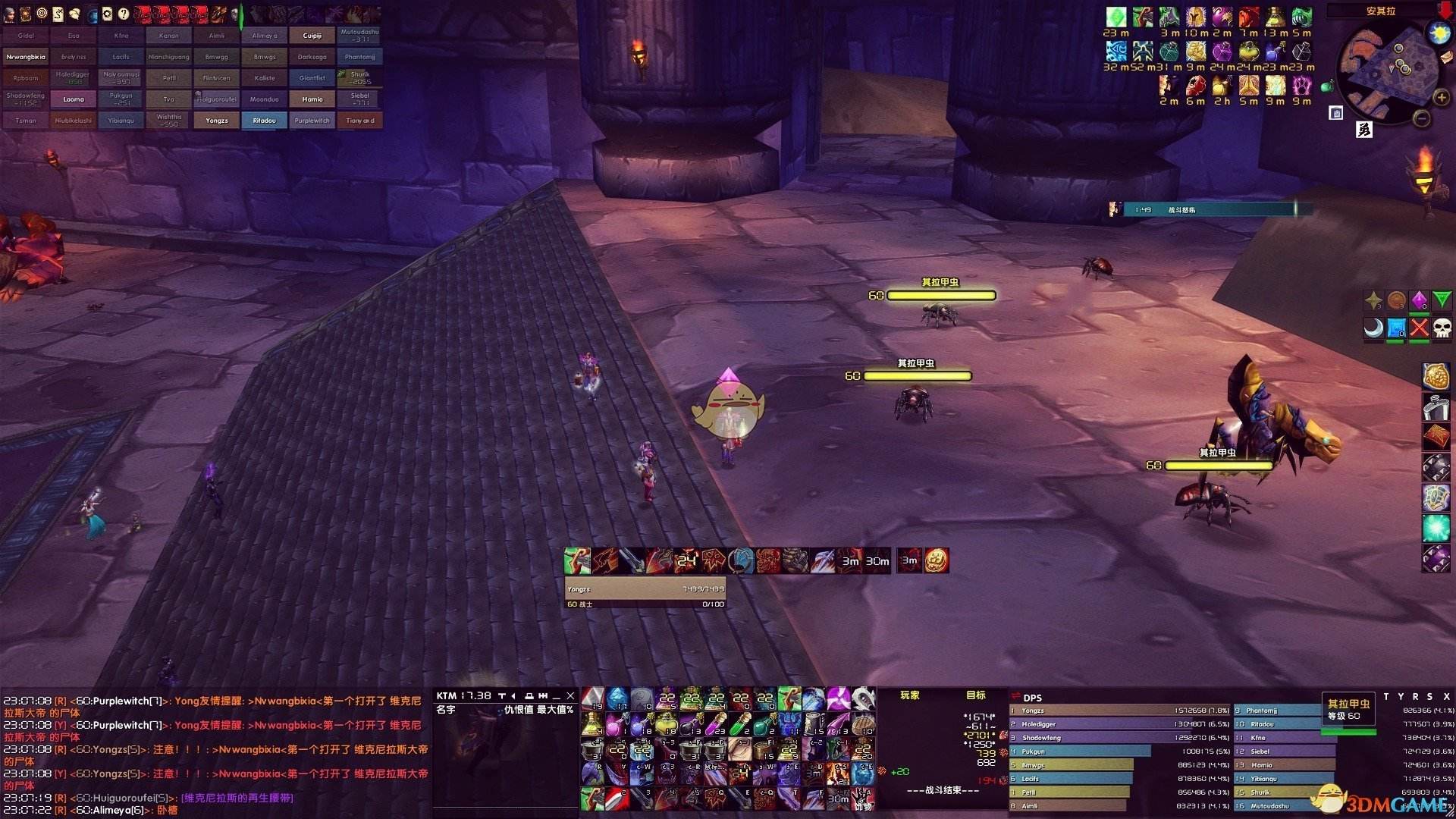
Task: Assign the red cross raid marker
Action: coord(1419,328)
